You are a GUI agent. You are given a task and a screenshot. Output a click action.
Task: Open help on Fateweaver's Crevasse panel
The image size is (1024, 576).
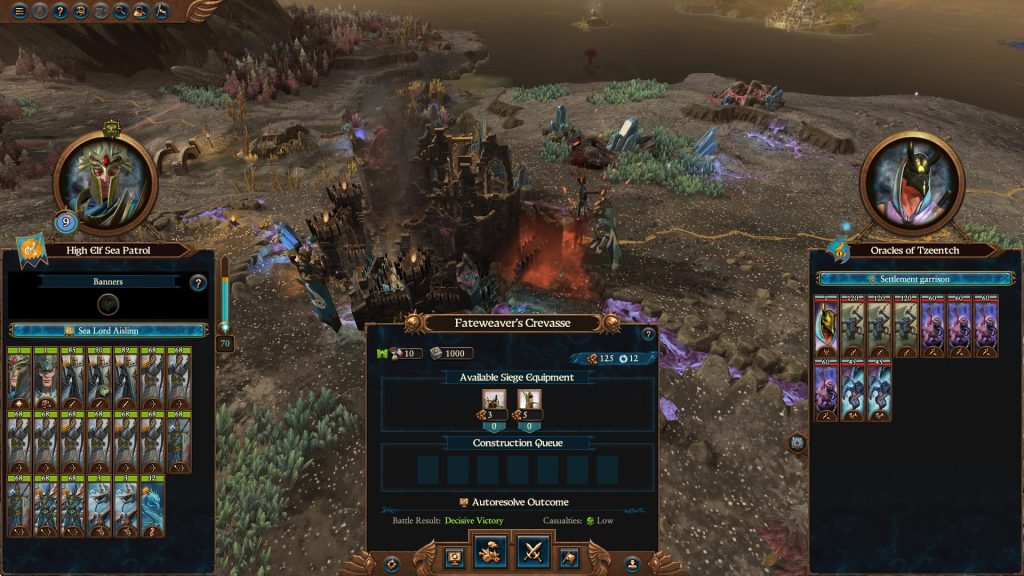tap(648, 334)
